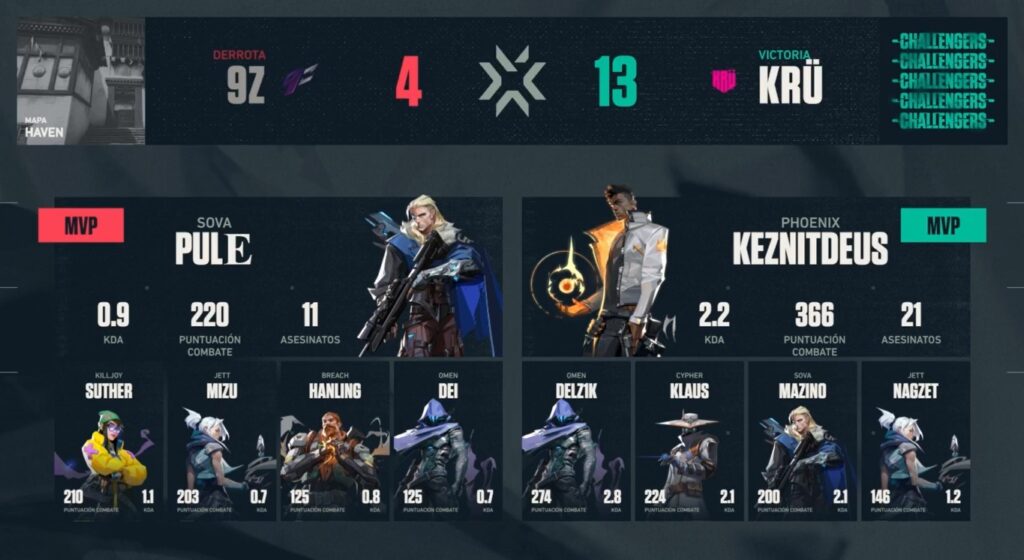Select Nagzet's Jett player card
The height and width of the screenshot is (560, 1024).
click(915, 441)
